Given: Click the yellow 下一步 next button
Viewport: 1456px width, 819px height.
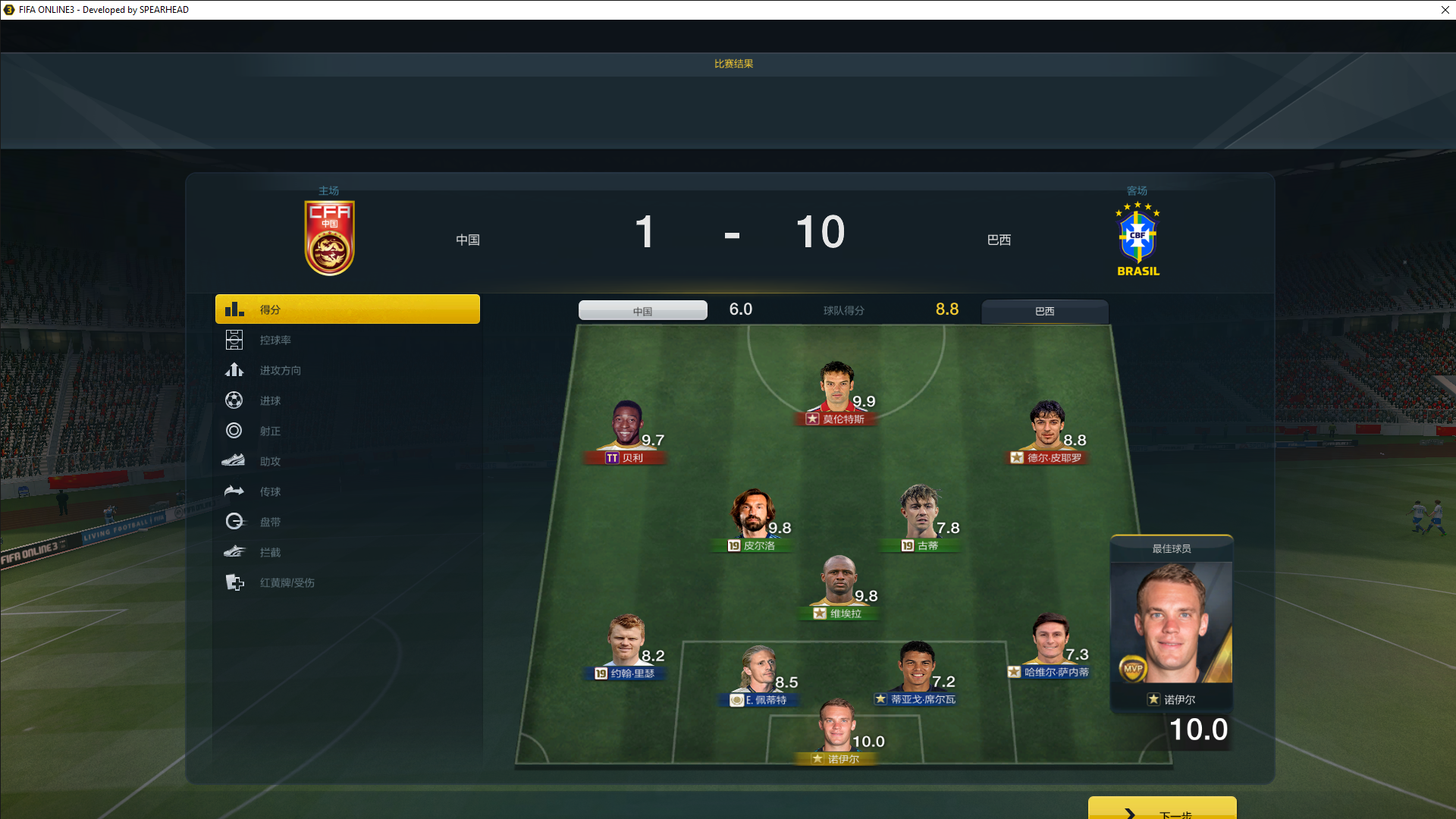Looking at the screenshot, I should 1162,810.
